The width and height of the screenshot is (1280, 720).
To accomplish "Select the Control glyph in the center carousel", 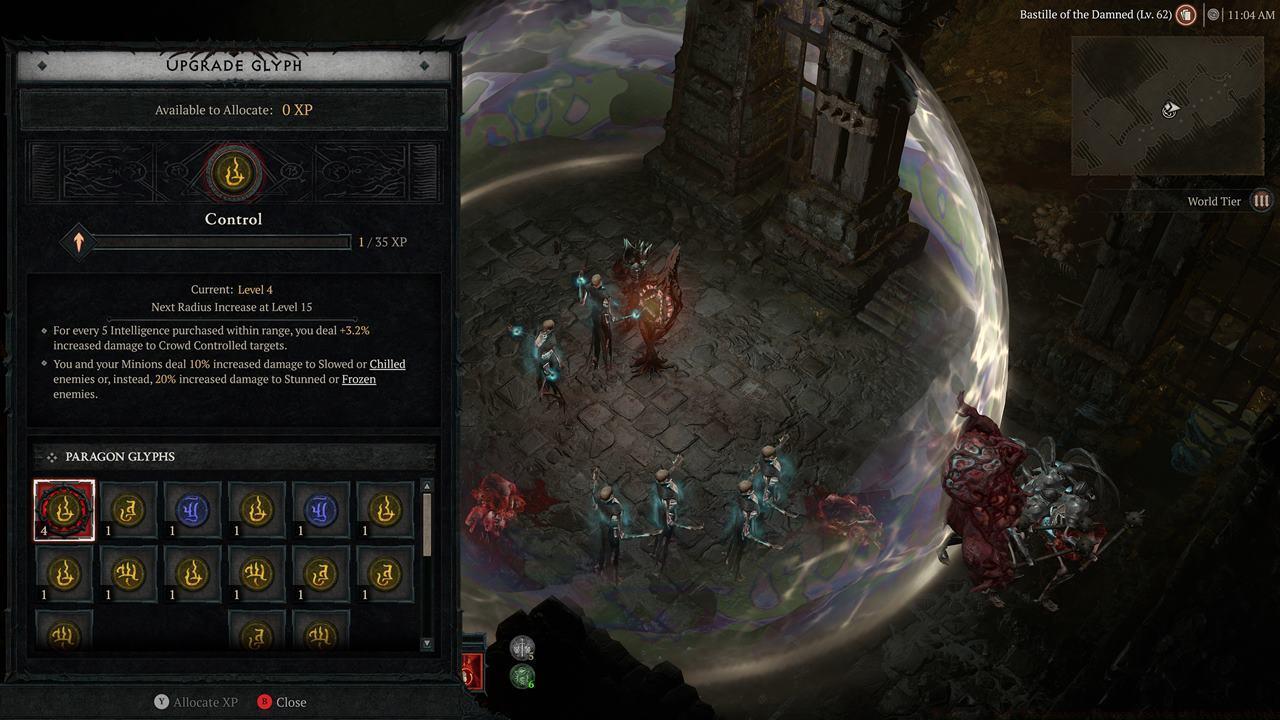I will point(233,172).
